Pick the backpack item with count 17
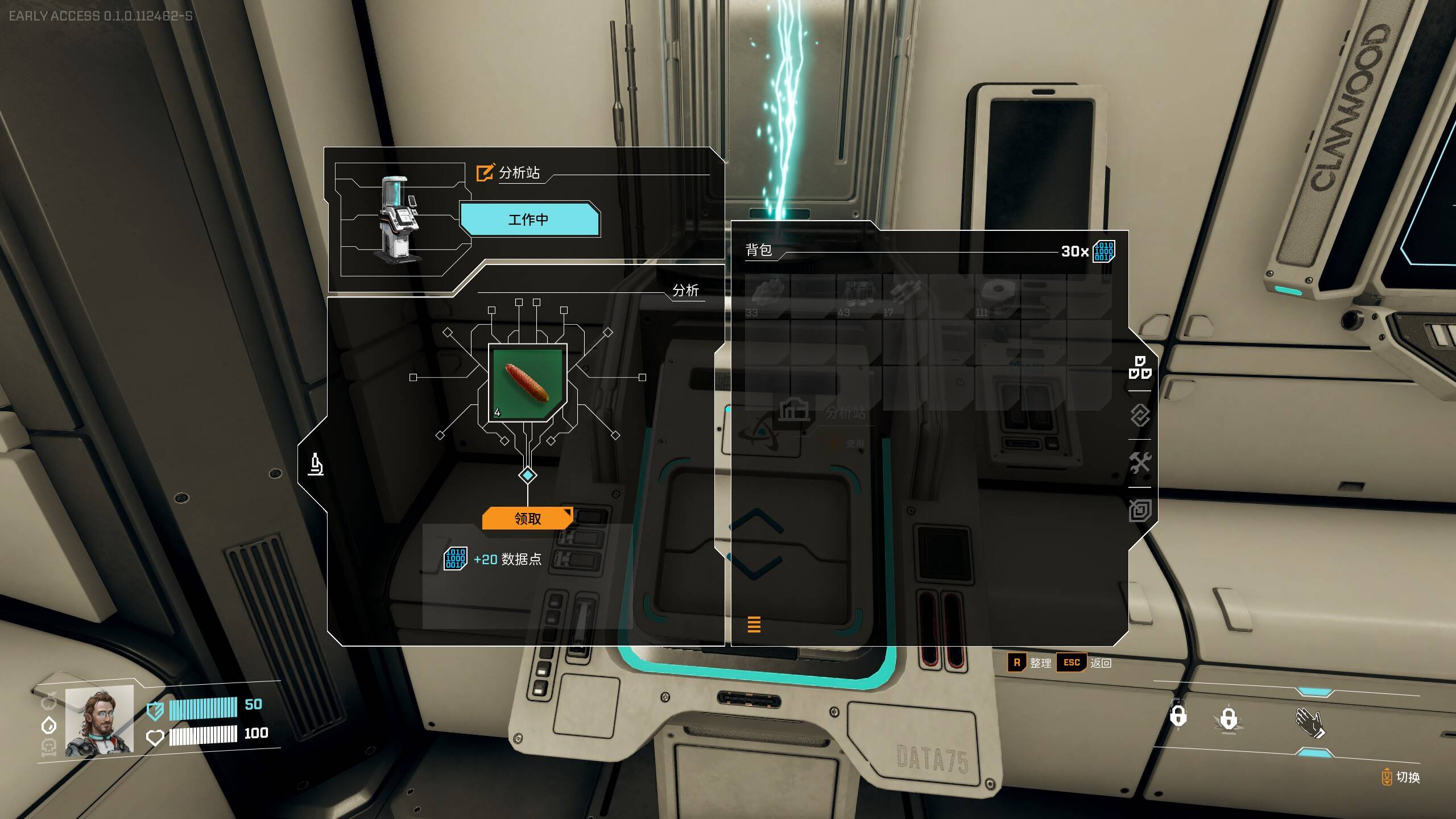 [904, 296]
